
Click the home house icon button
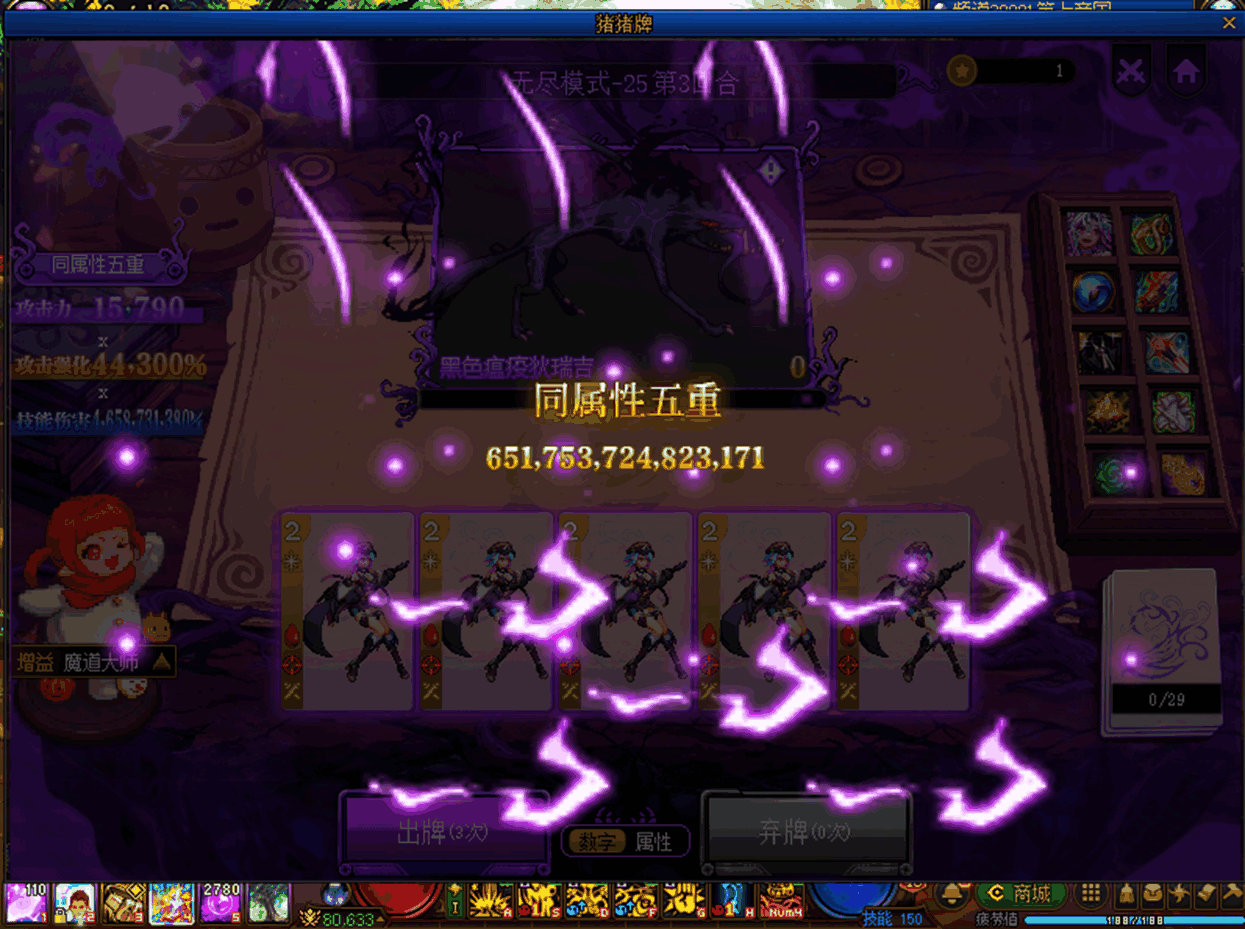[x=1186, y=72]
